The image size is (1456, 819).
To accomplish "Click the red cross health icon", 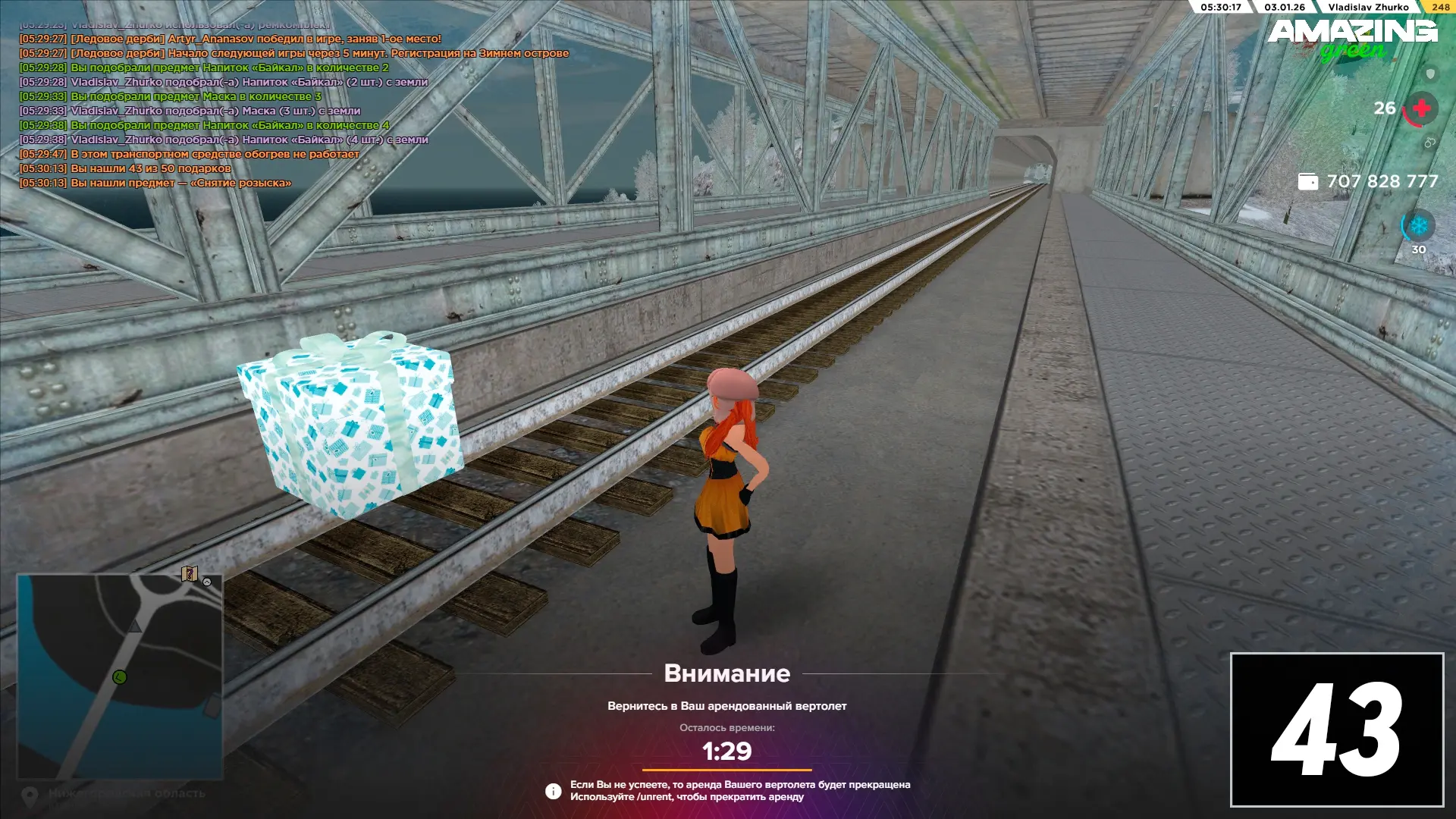I will (1421, 108).
